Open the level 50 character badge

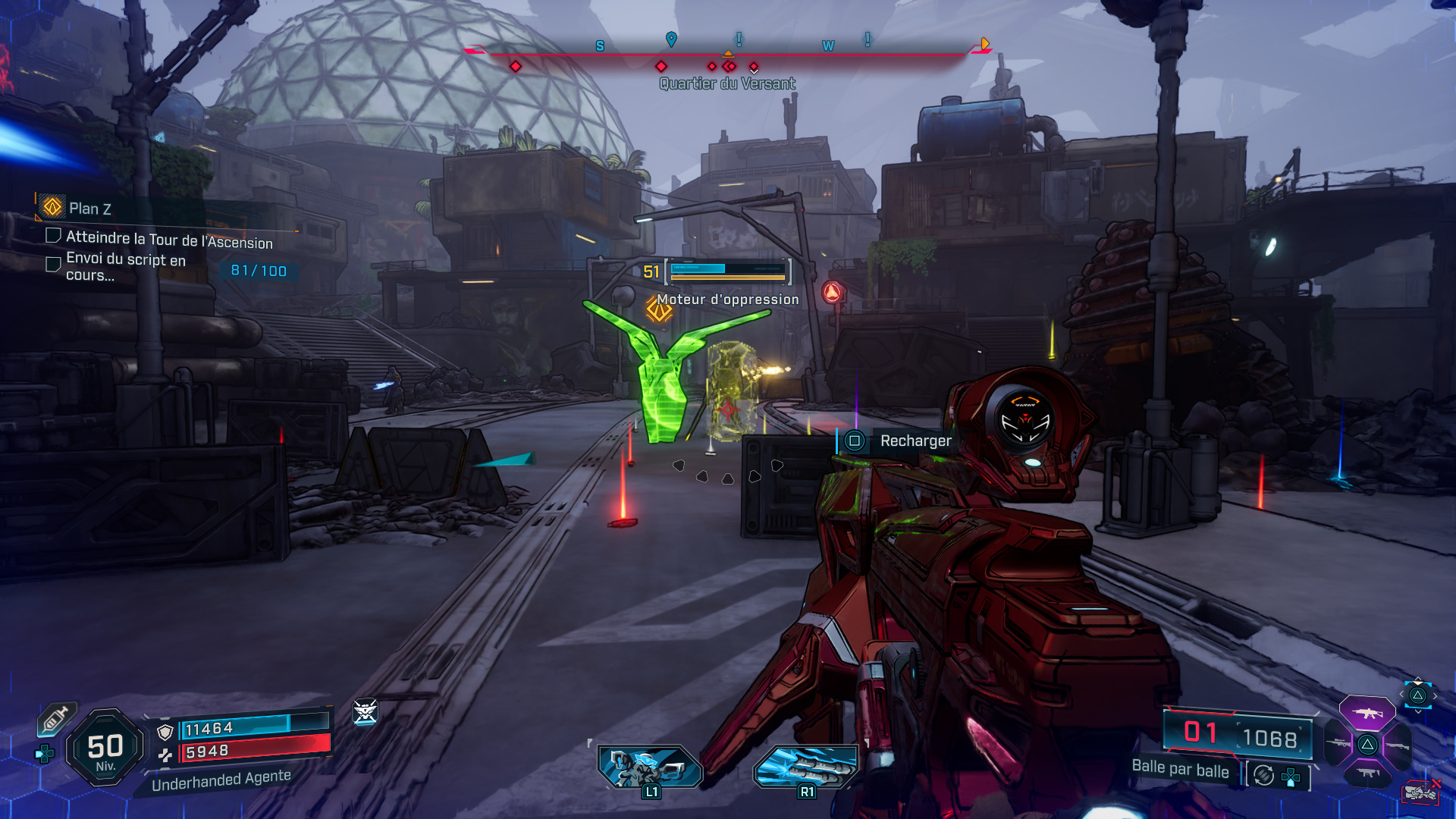(x=105, y=748)
